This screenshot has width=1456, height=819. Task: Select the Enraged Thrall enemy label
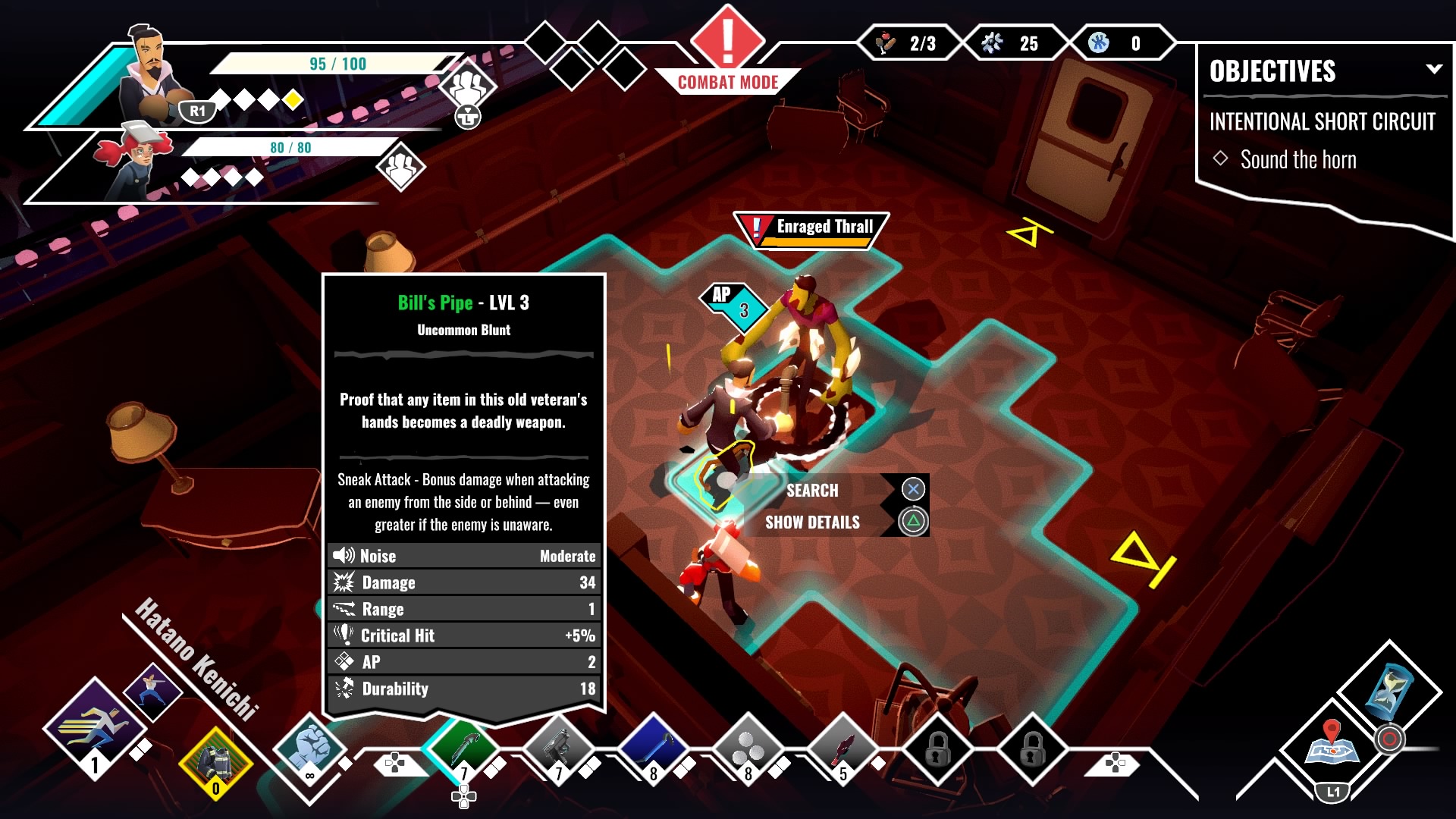[812, 228]
